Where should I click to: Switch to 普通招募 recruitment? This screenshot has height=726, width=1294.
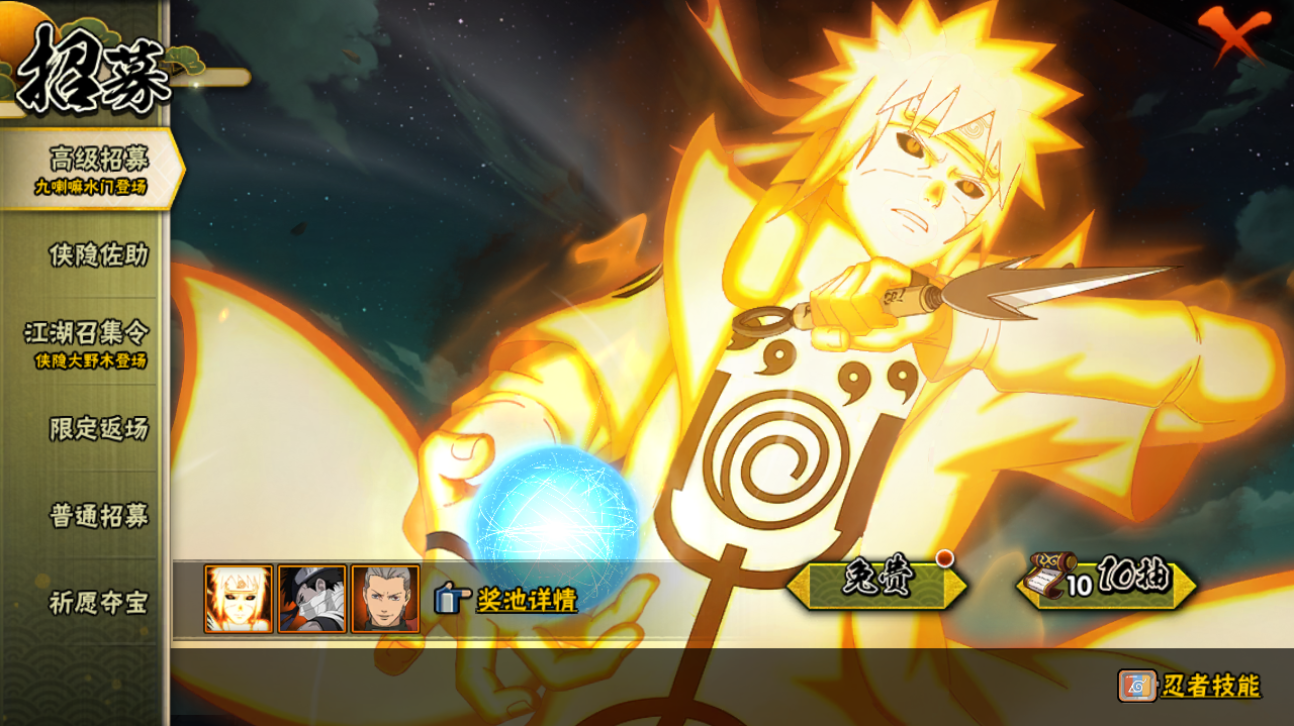point(98,516)
